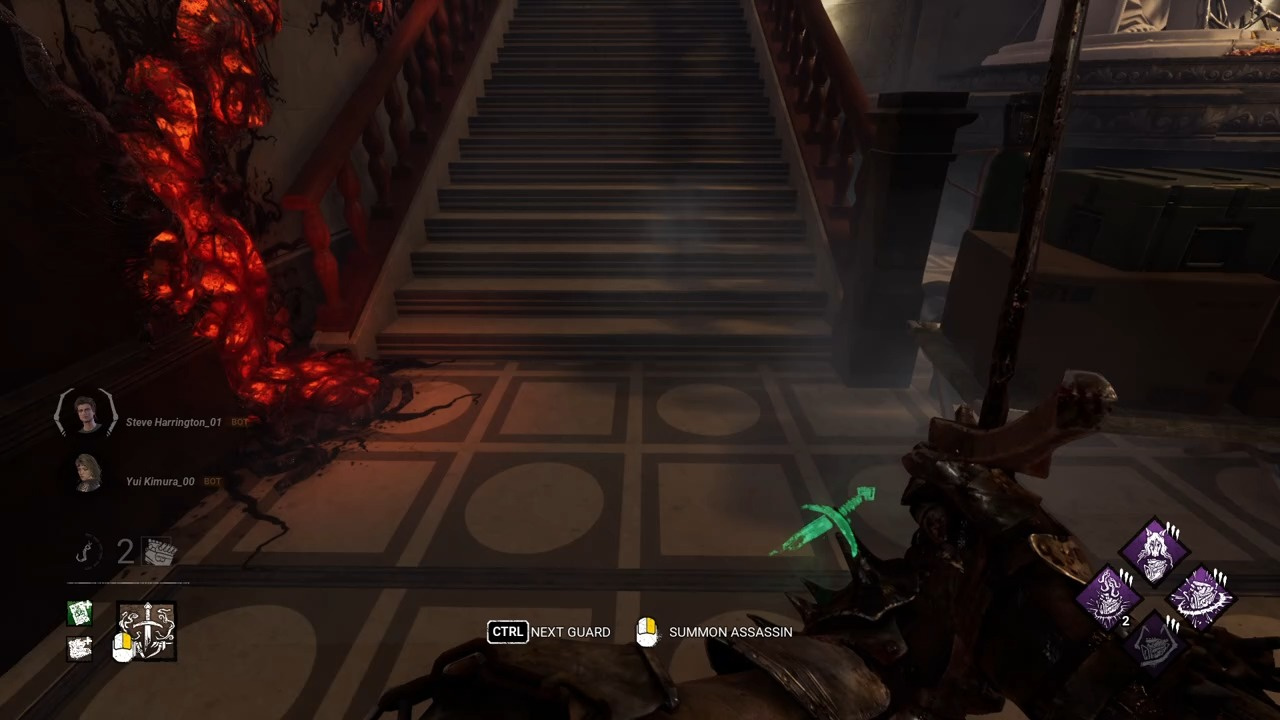Click the CTRL key prompt box
1280x720 pixels.
click(508, 631)
